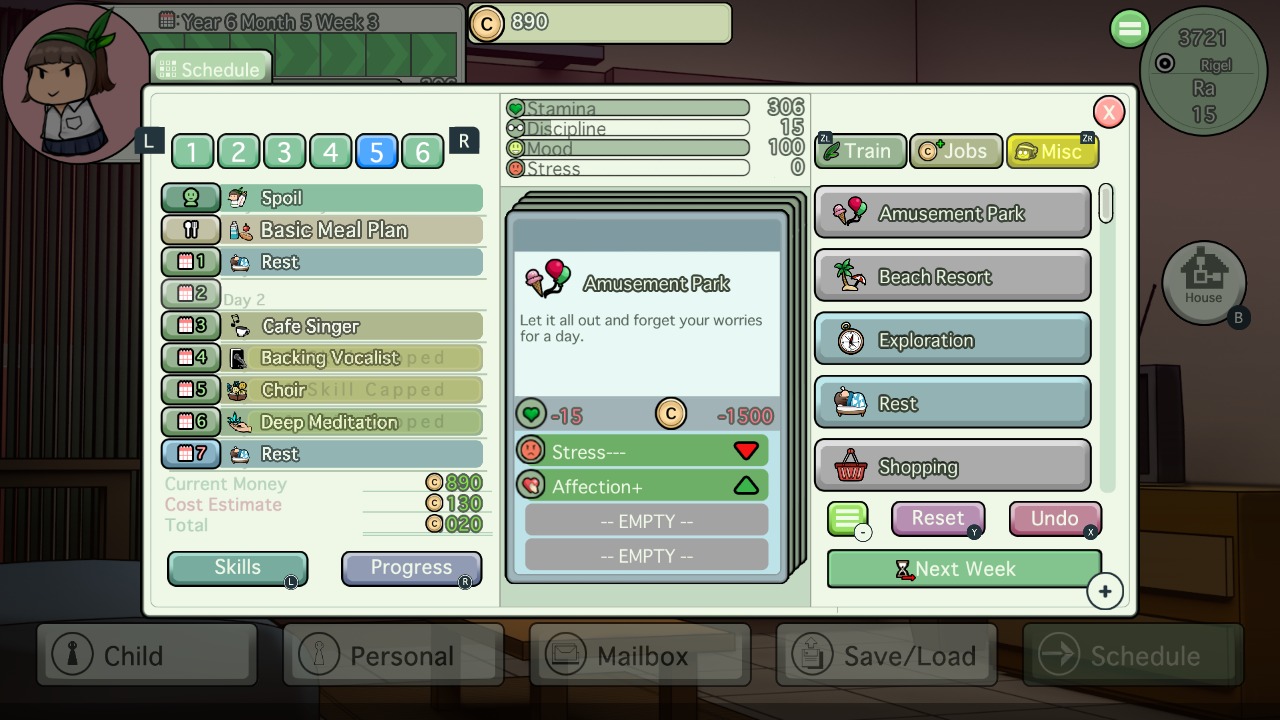Select the Exploration activity
Screen dimensions: 1280x720
[x=952, y=340]
